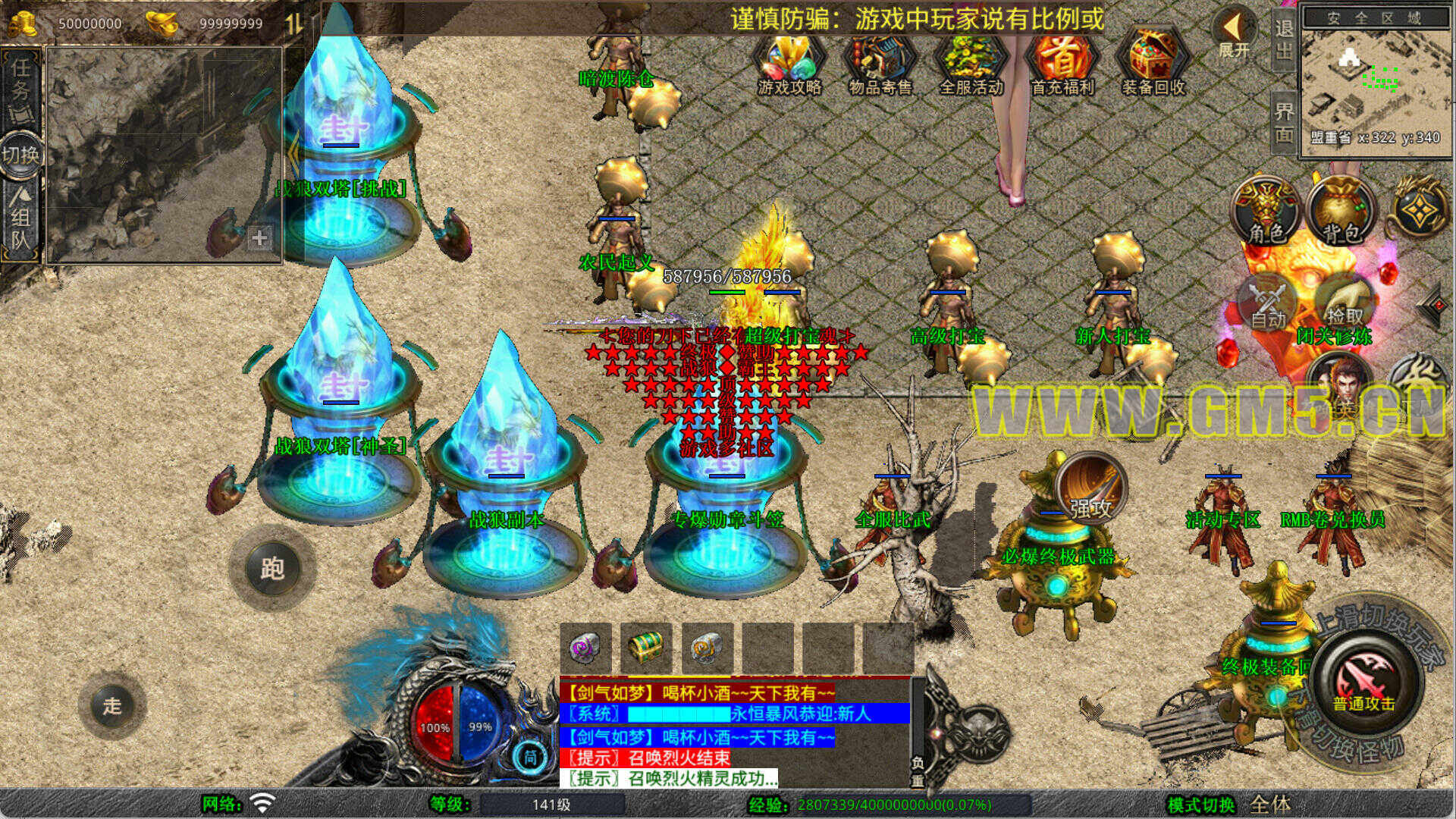Tap the 拾取 pickup button
Viewport: 1456px width, 819px height.
coord(1344,303)
